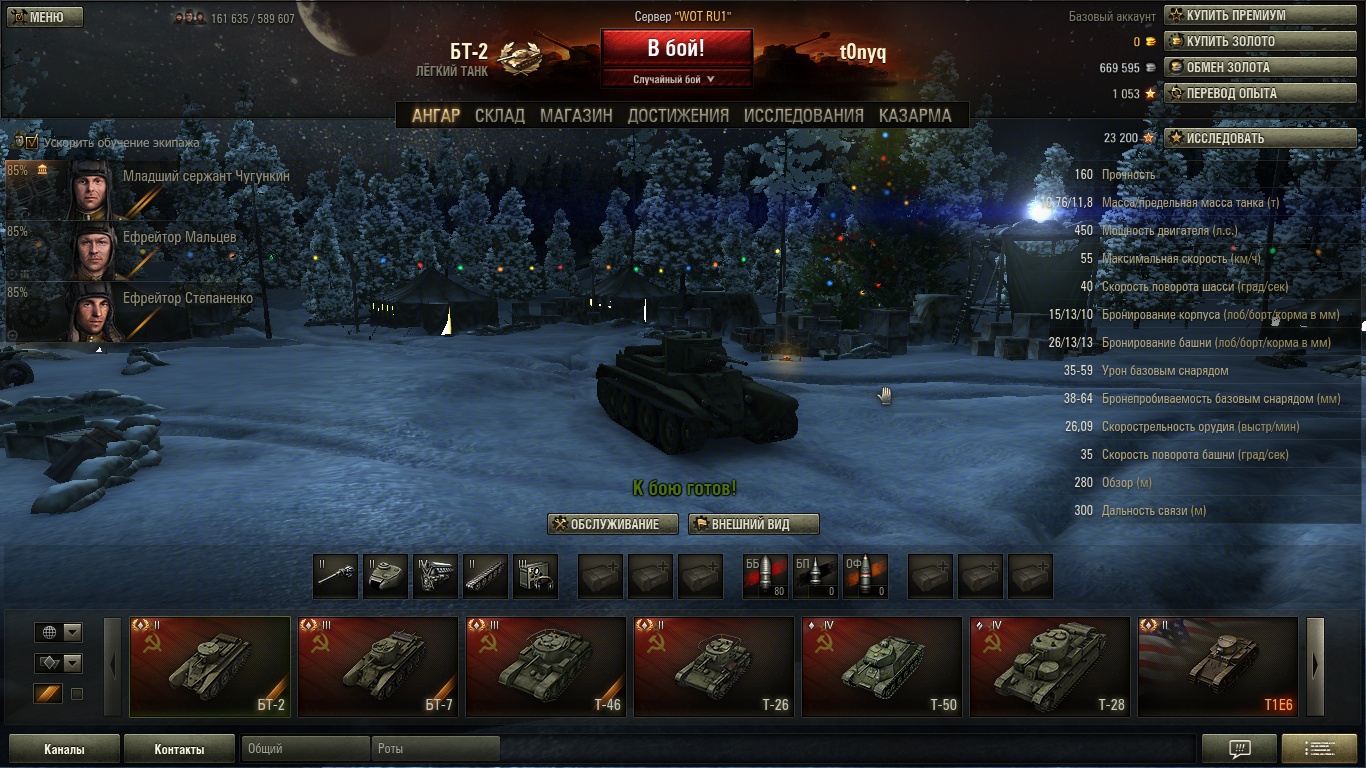Toggle Ускорить обучение экипажа checkbox
This screenshot has height=768, width=1366.
point(32,142)
